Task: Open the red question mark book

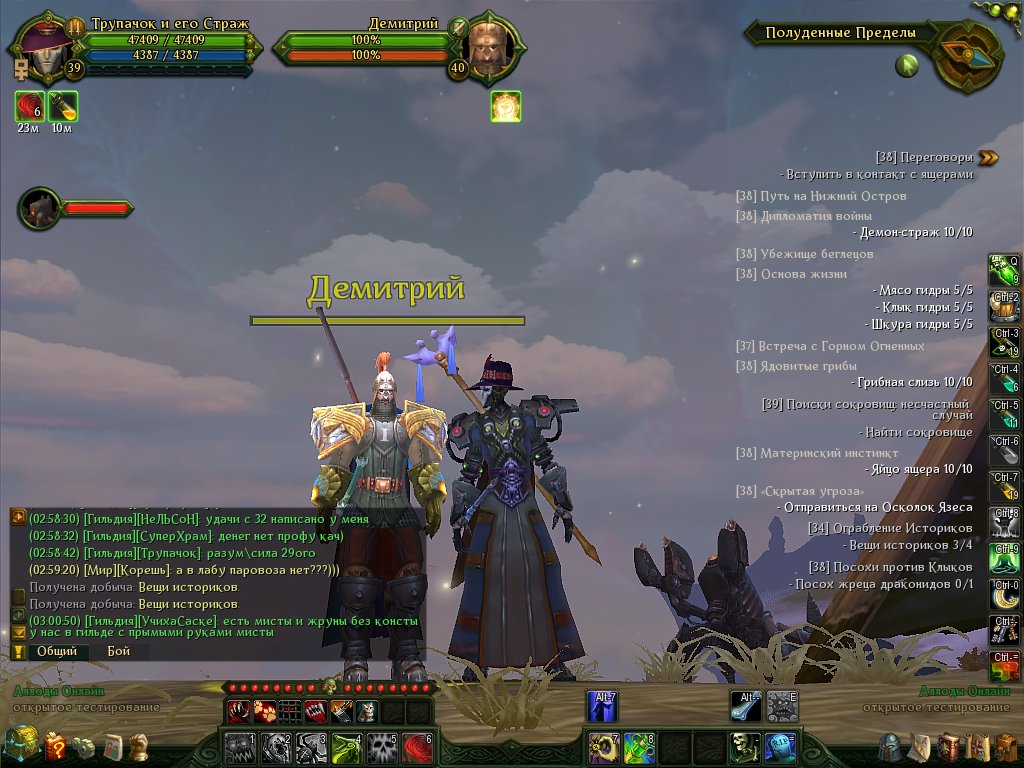Action: click(56, 746)
